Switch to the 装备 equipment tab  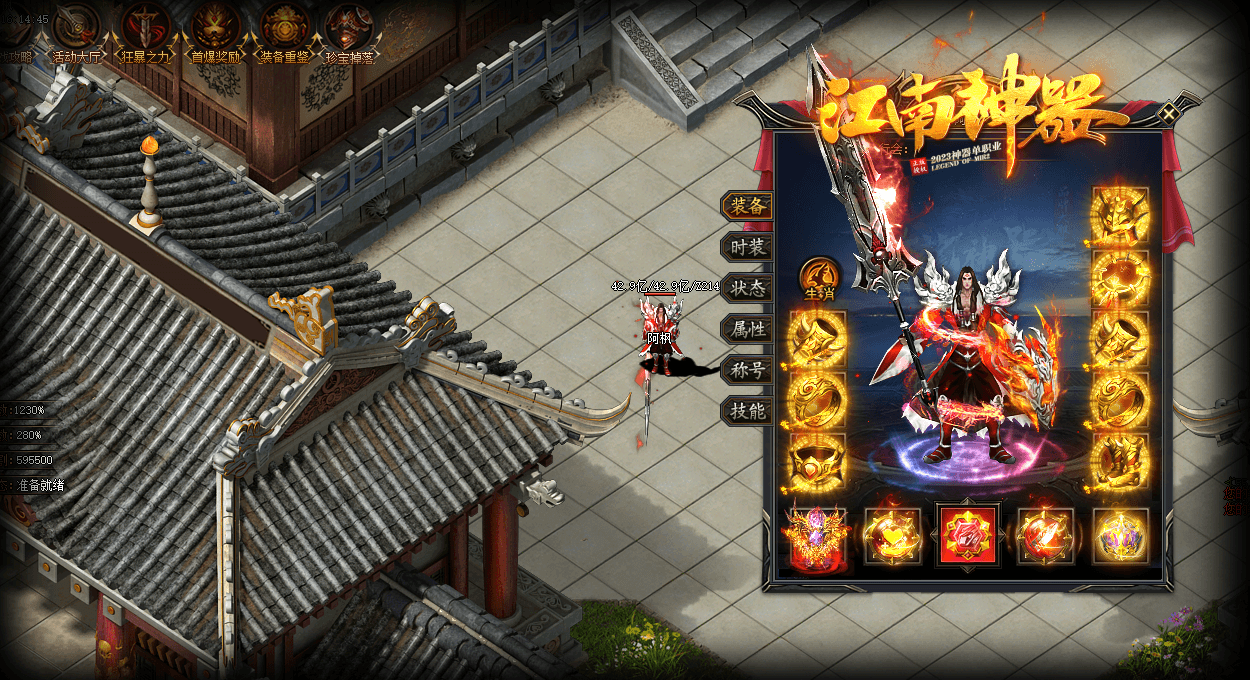coord(747,206)
